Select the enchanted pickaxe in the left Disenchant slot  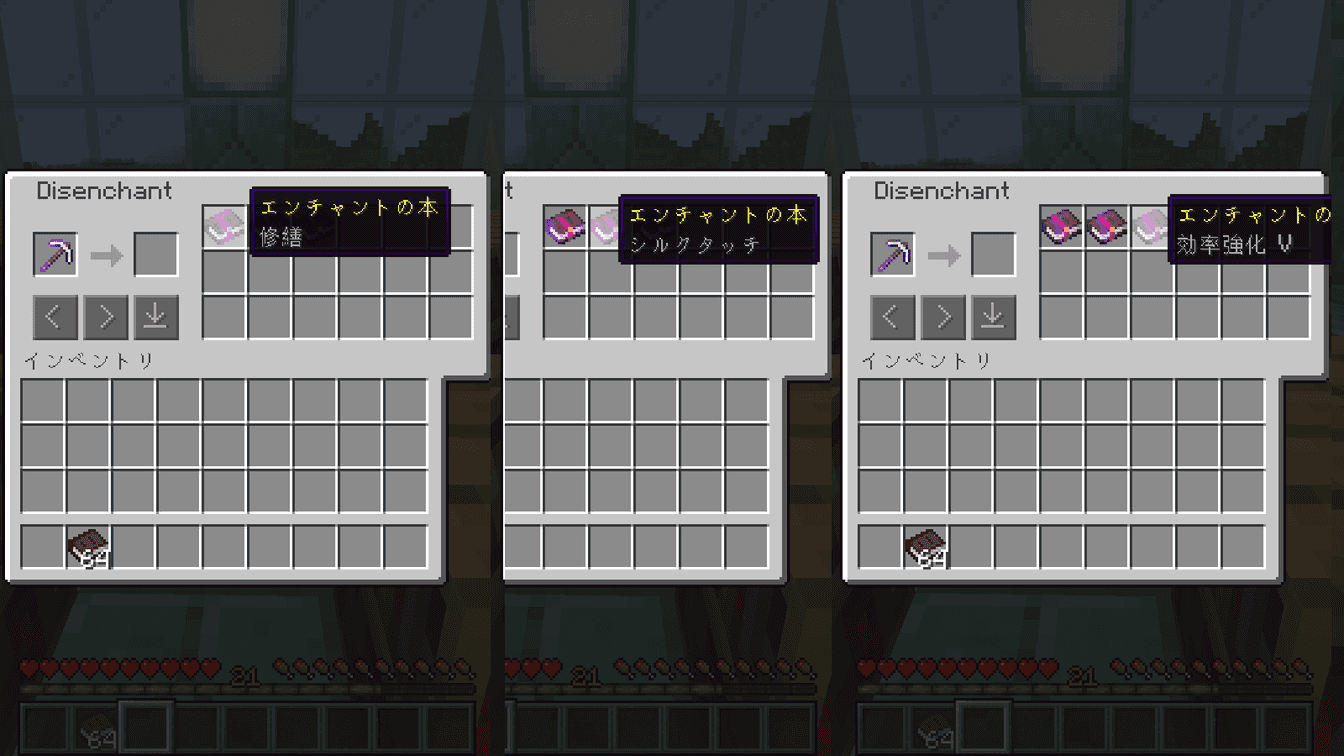pyautogui.click(x=55, y=252)
